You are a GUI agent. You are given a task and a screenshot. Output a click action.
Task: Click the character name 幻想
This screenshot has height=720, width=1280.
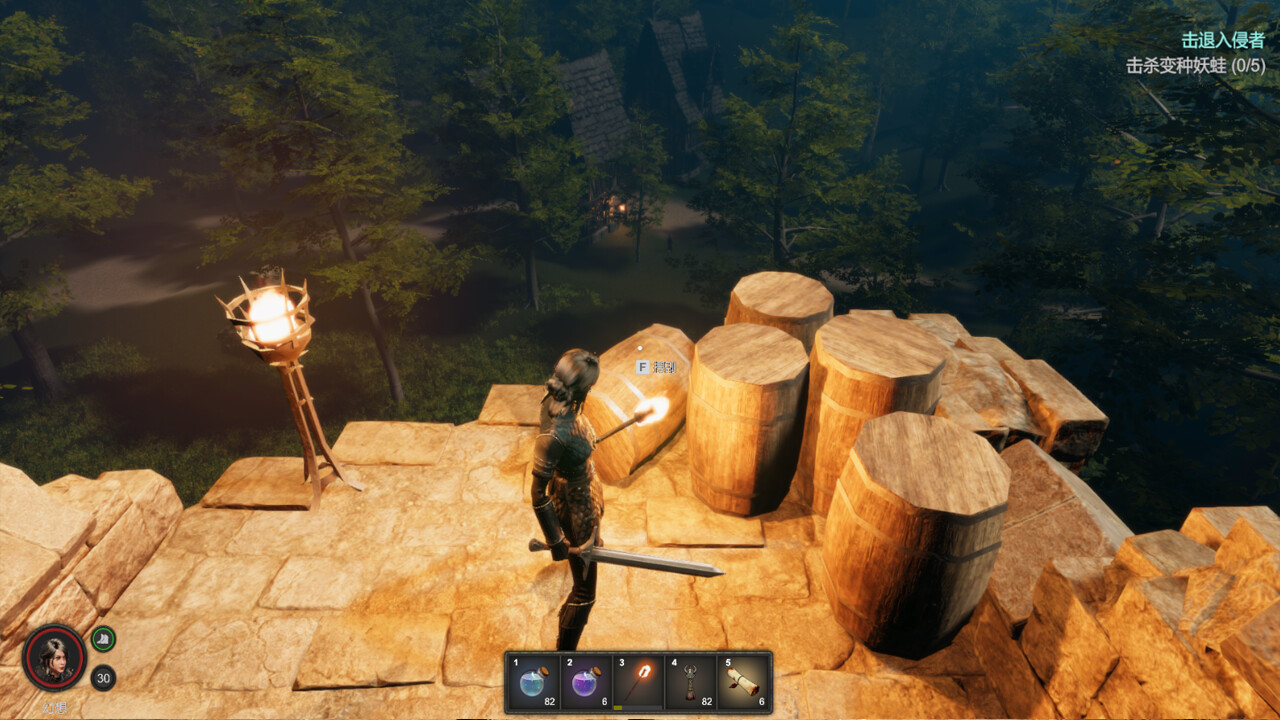[54, 705]
